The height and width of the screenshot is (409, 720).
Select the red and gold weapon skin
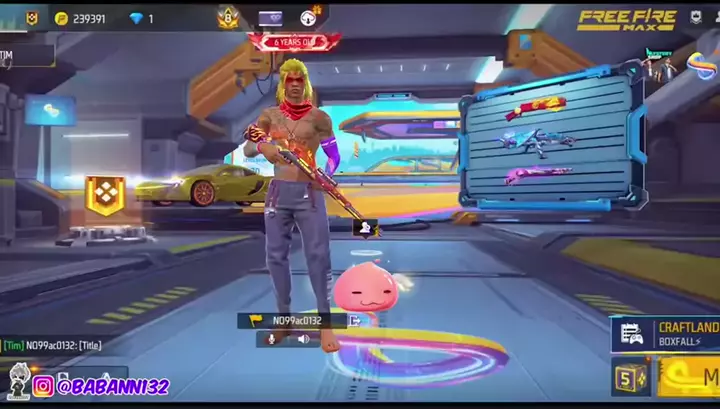[535, 108]
